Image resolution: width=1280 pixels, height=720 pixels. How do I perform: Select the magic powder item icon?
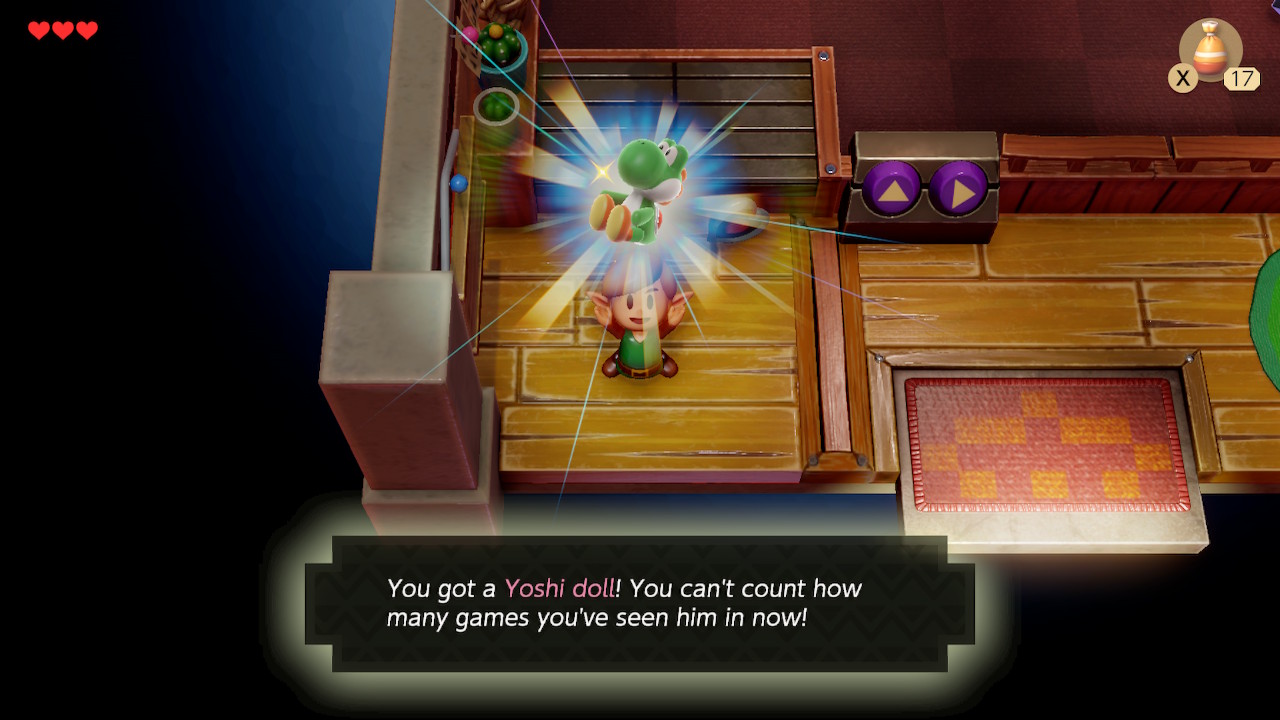pyautogui.click(x=1211, y=50)
